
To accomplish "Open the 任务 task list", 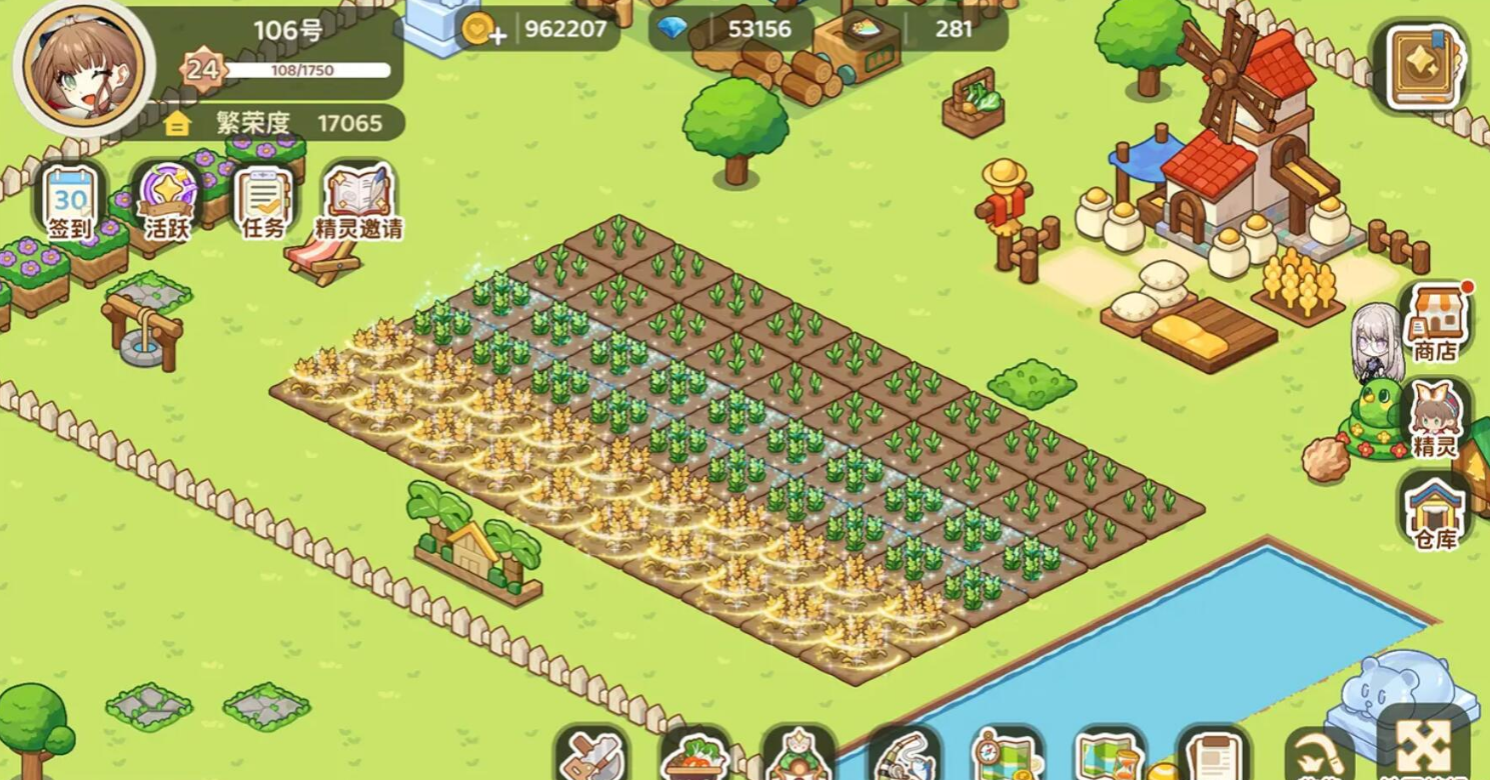I will 264,201.
